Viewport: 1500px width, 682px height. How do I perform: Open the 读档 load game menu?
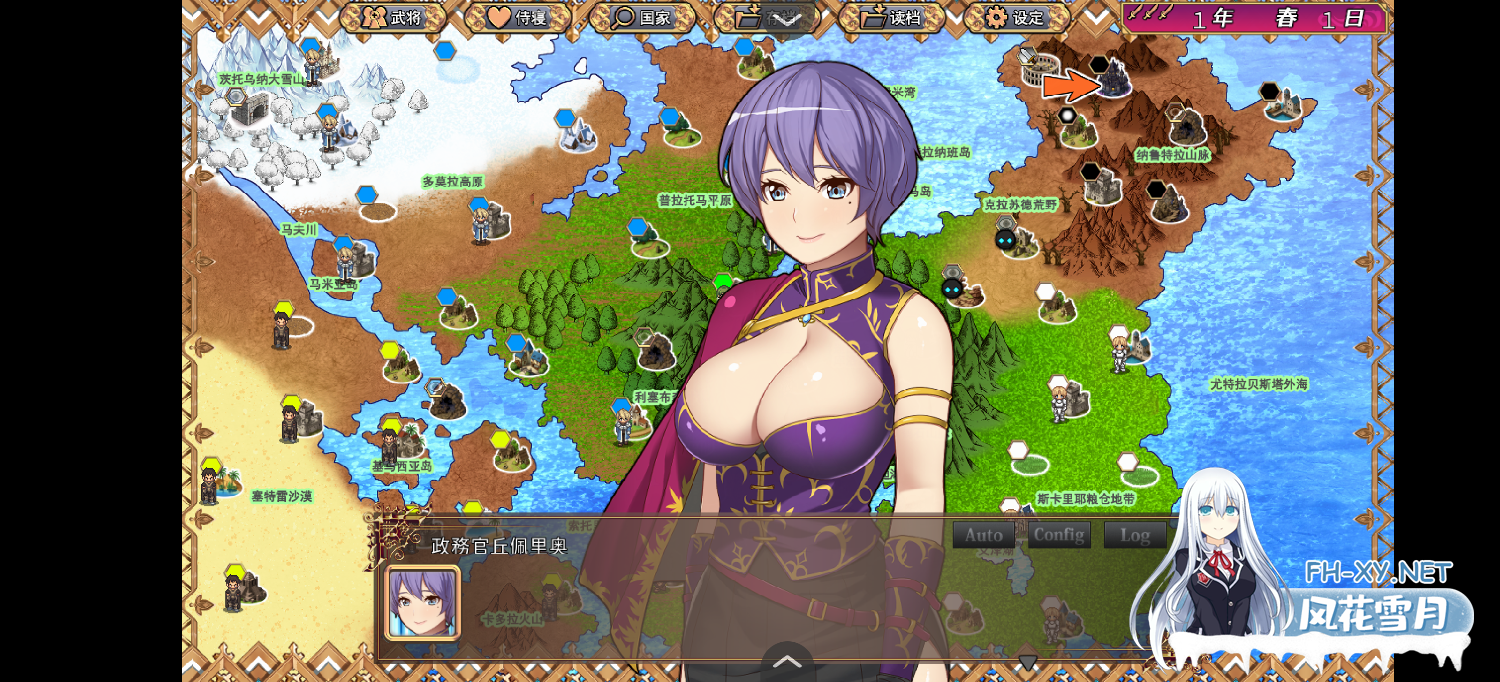coord(891,17)
